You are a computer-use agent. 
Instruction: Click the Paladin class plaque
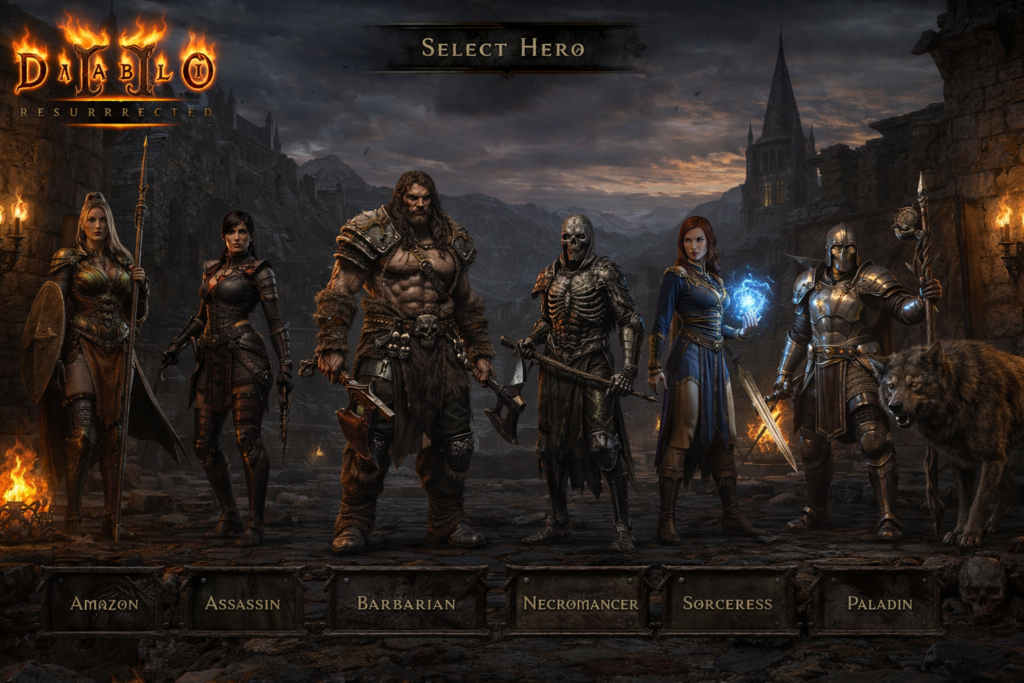click(x=879, y=603)
